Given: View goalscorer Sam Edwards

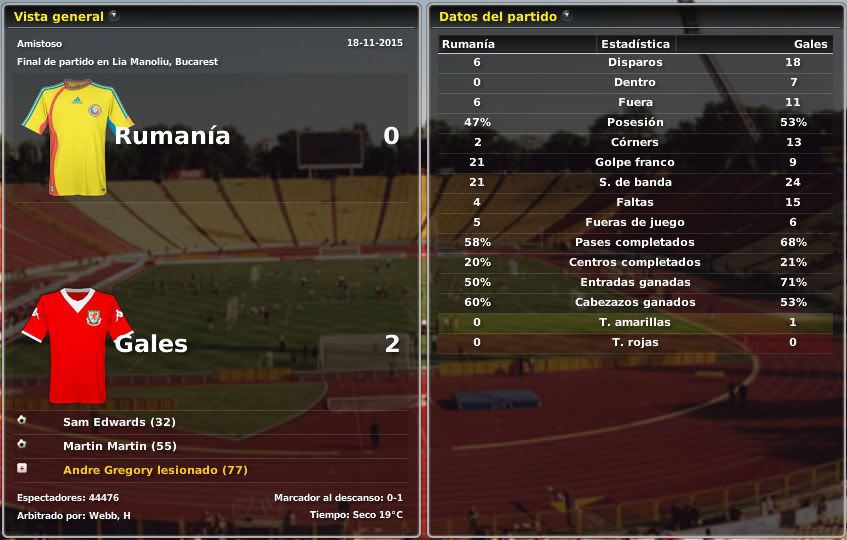Looking at the screenshot, I should click(119, 422).
